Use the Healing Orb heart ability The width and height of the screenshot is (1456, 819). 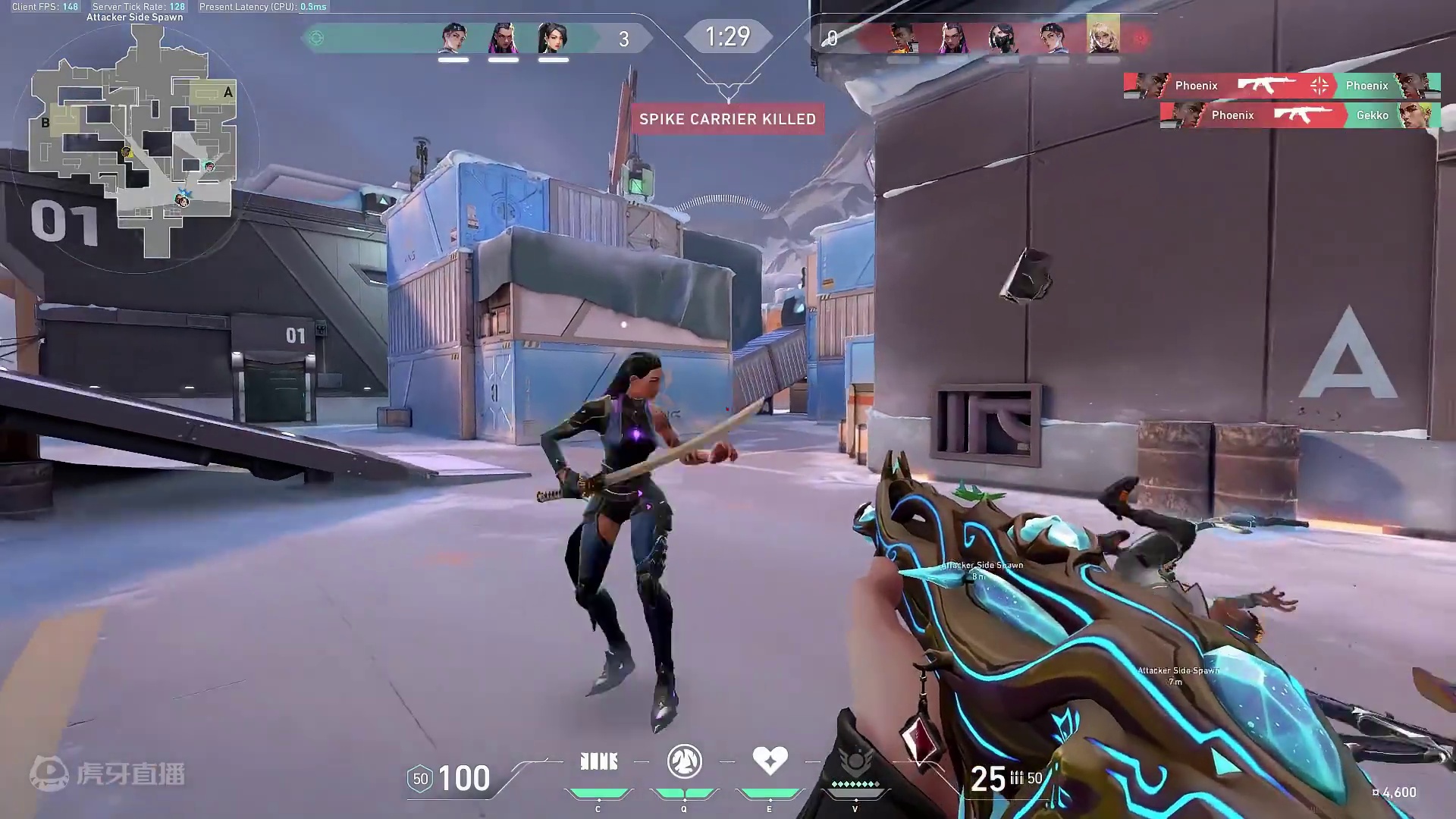769,760
